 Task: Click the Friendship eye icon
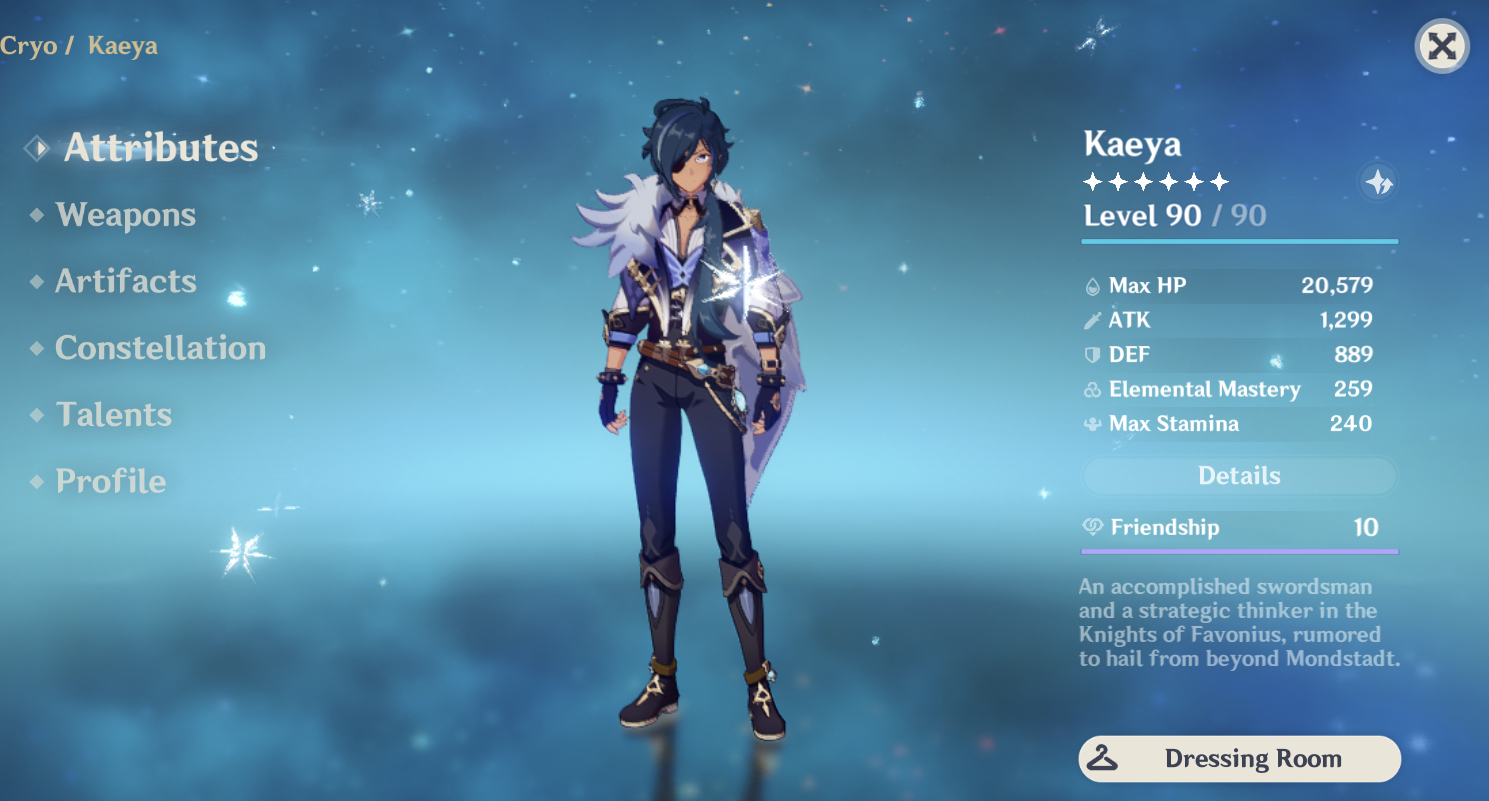coord(1093,527)
